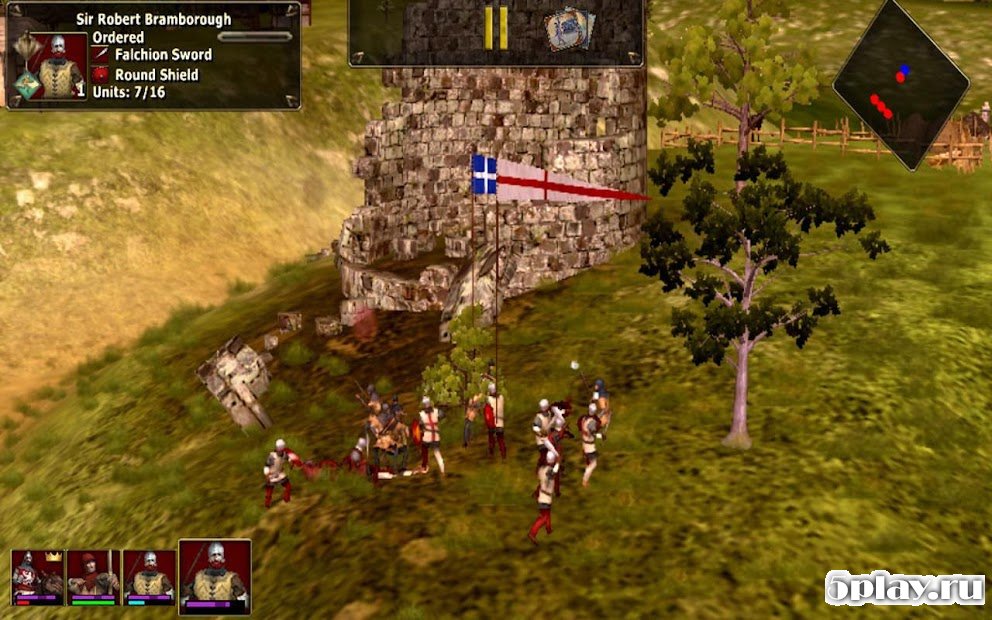The height and width of the screenshot is (620, 992).
Task: Select the Falchion Sword weapon icon
Action: tap(100, 55)
